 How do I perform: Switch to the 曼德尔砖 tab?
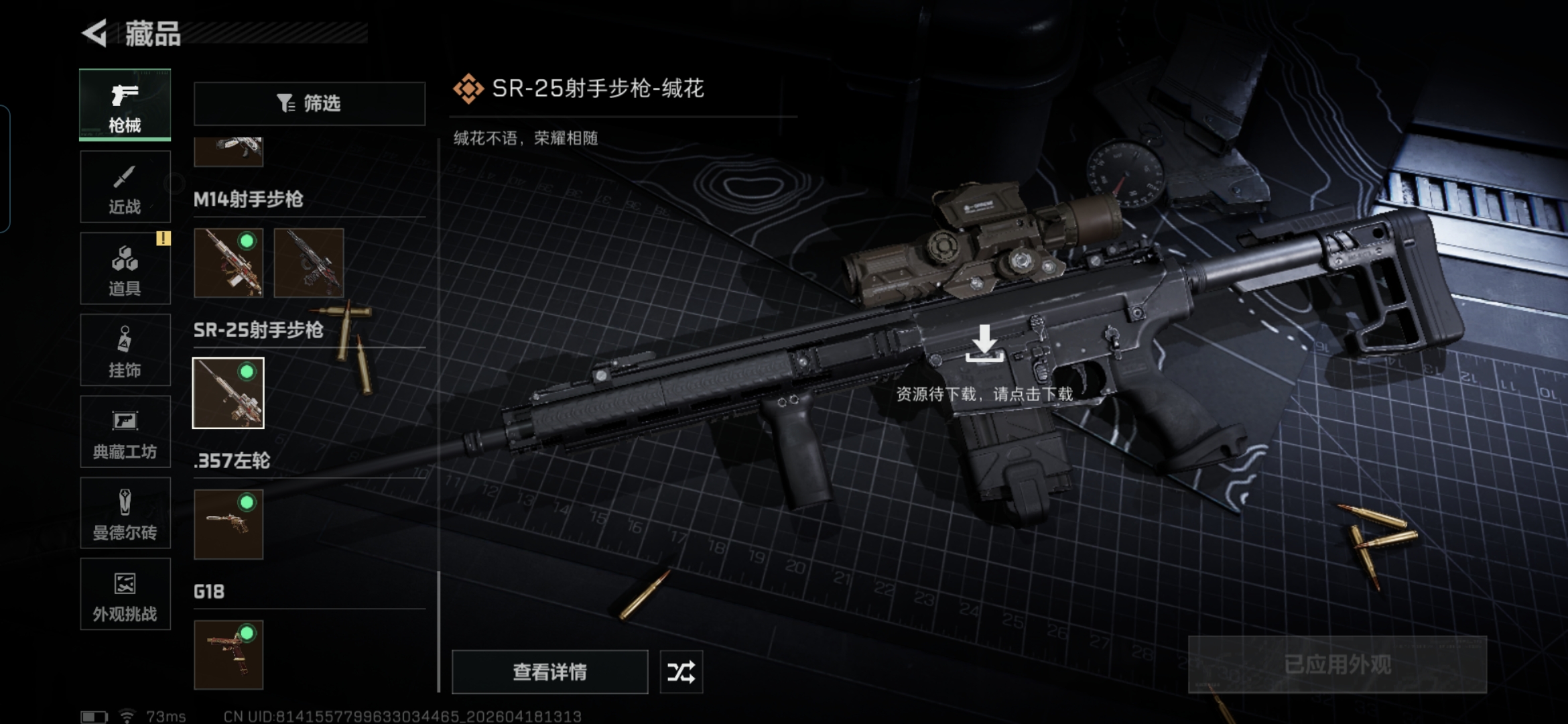pyautogui.click(x=125, y=514)
